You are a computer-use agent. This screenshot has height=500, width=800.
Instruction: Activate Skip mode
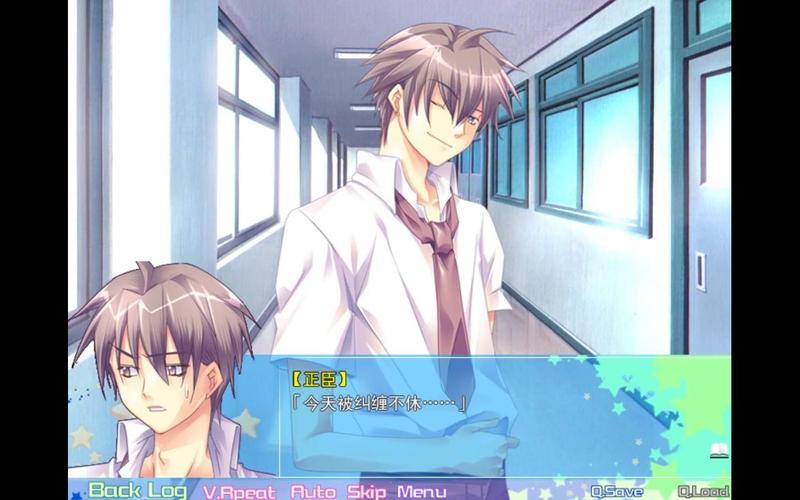pyautogui.click(x=367, y=491)
